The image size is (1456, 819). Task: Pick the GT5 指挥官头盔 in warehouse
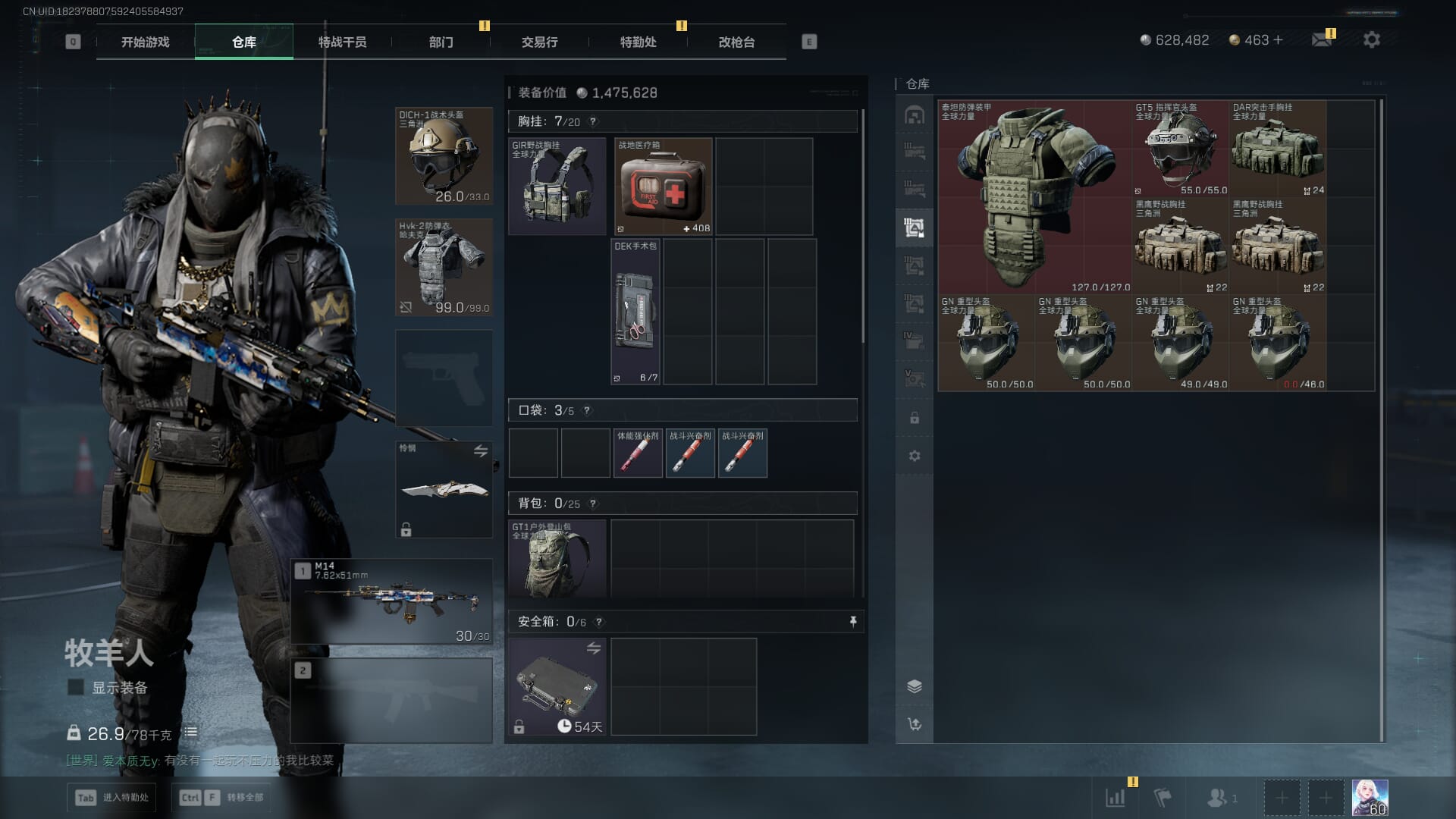[x=1180, y=149]
